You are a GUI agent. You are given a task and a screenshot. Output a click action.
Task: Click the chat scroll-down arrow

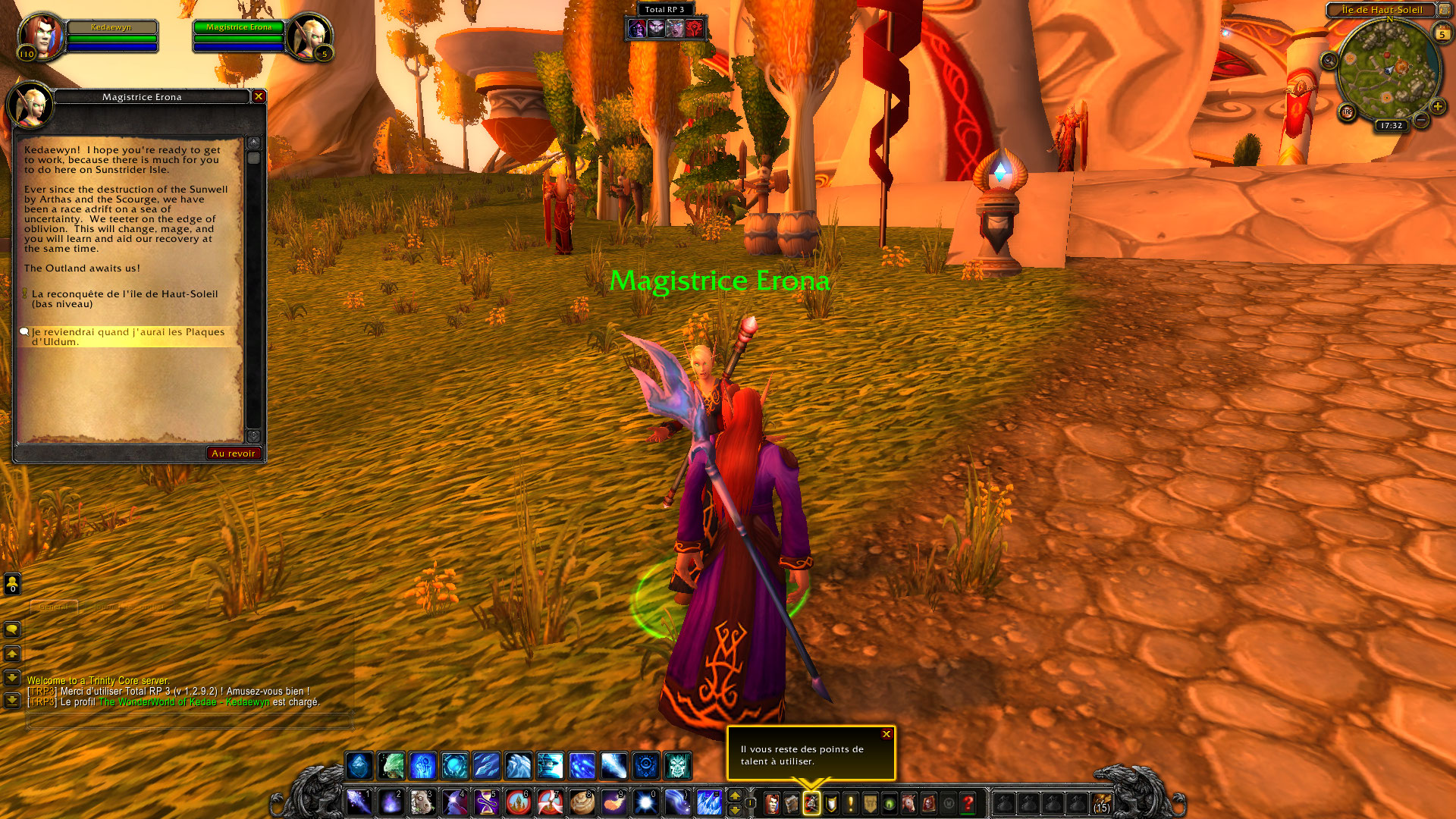pyautogui.click(x=11, y=679)
